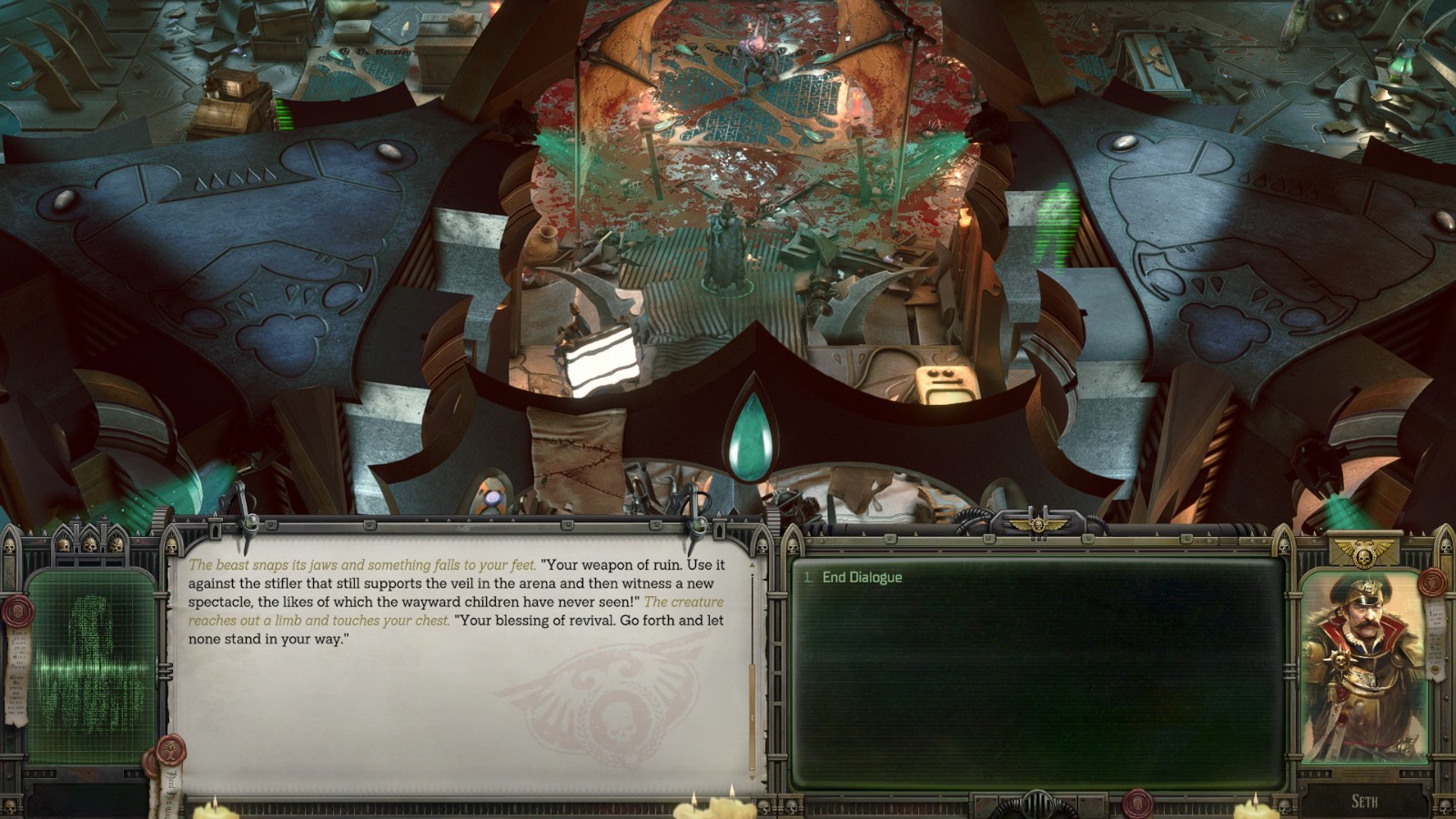Click the aquila icon atop the dialogue options panel
The height and width of the screenshot is (819, 1456).
1038,524
